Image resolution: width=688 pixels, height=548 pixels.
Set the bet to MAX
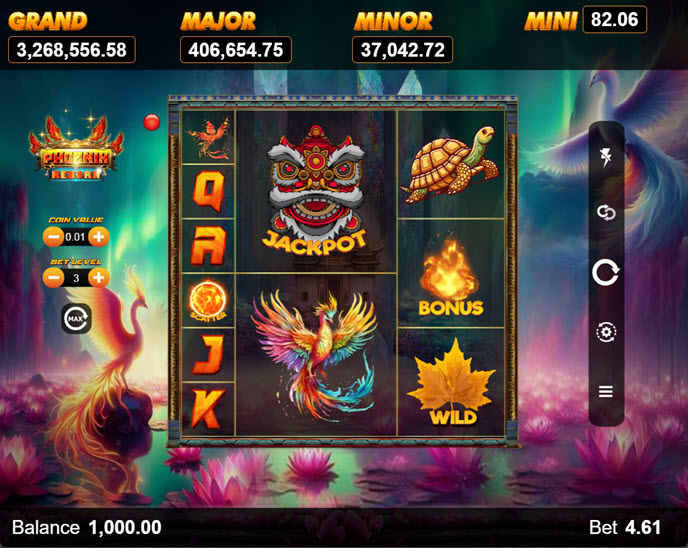pos(76,319)
